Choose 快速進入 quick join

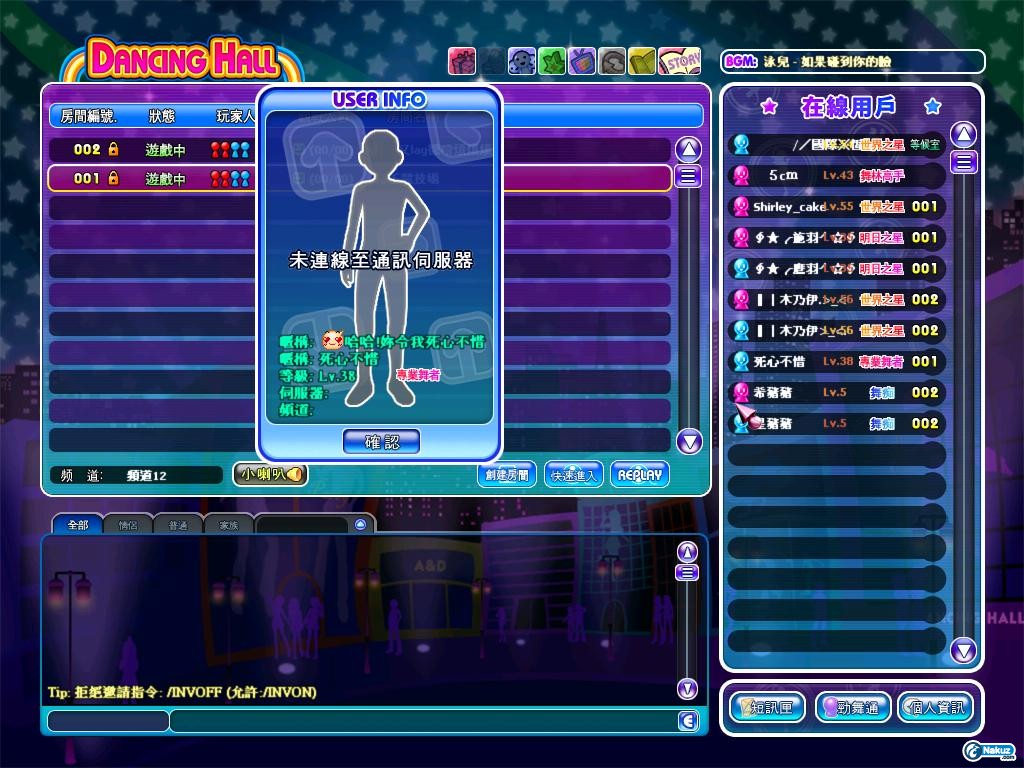(x=574, y=475)
